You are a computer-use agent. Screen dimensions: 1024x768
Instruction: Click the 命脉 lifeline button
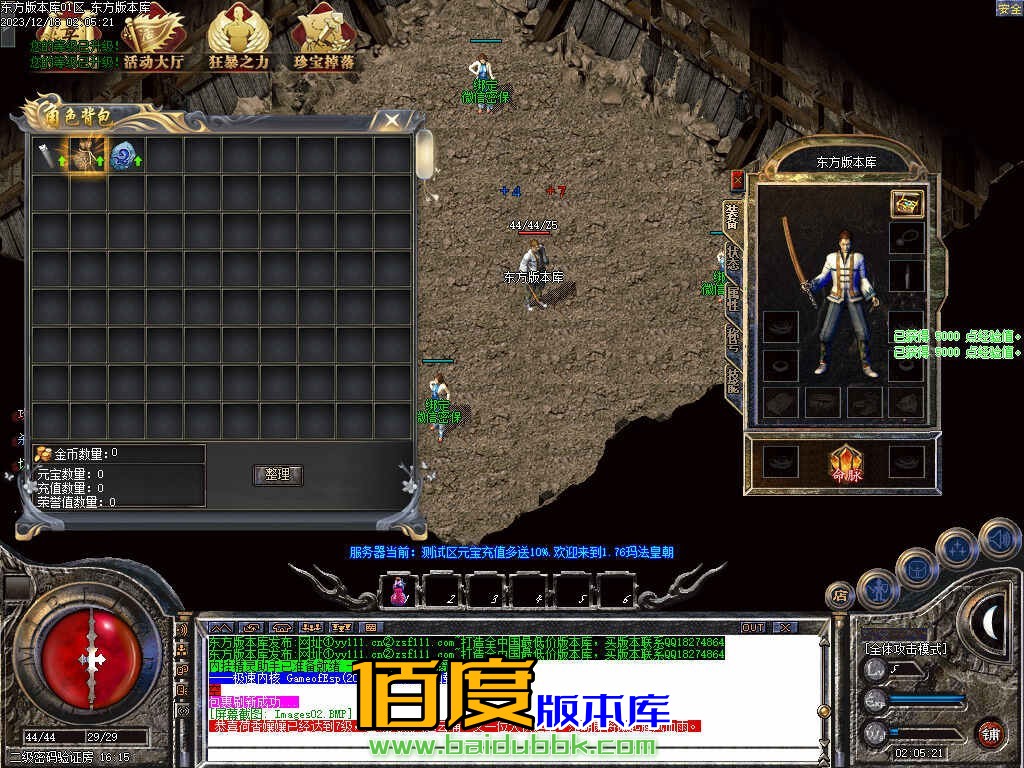pos(846,463)
